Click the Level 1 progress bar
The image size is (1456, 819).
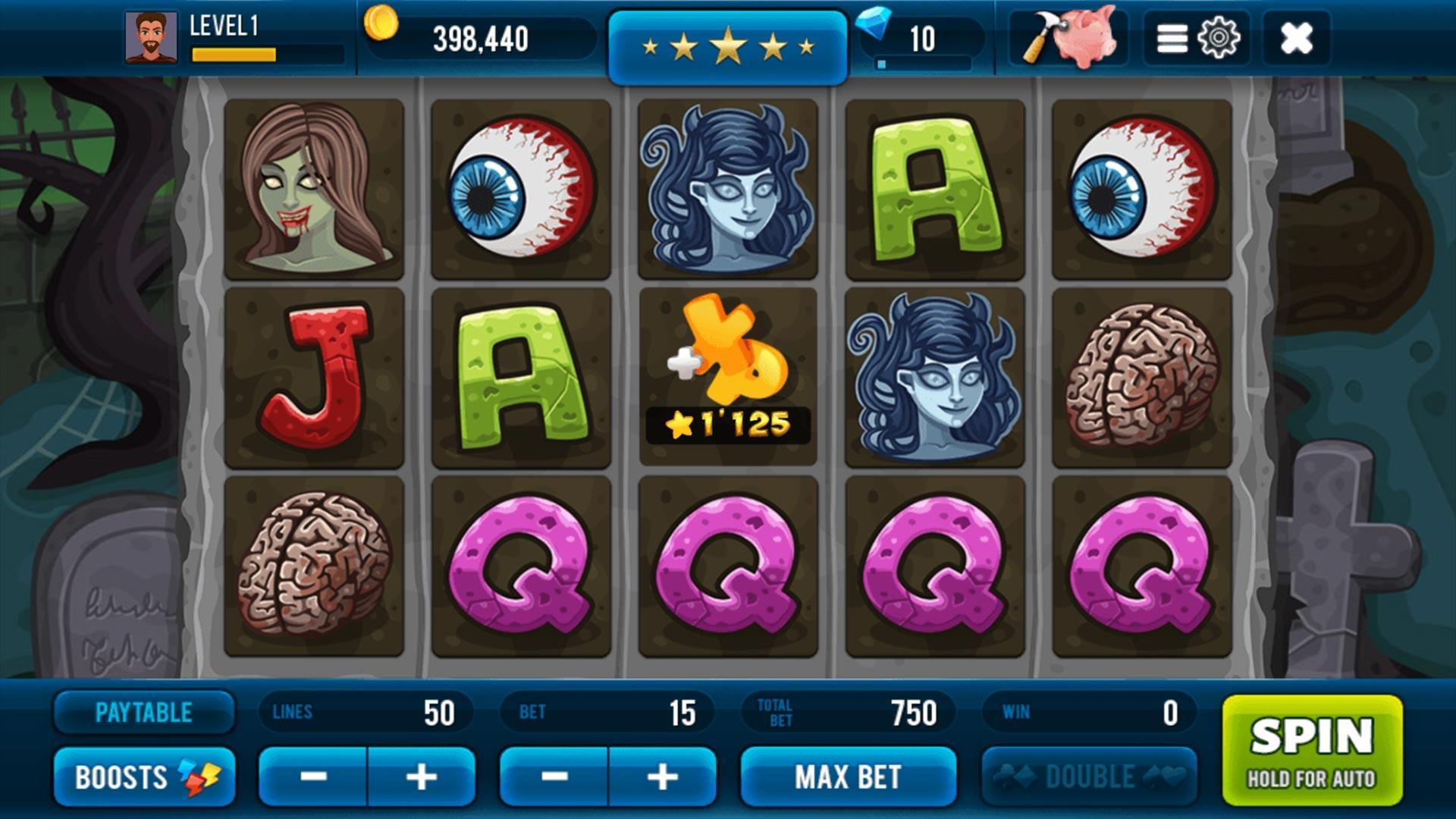(x=235, y=54)
